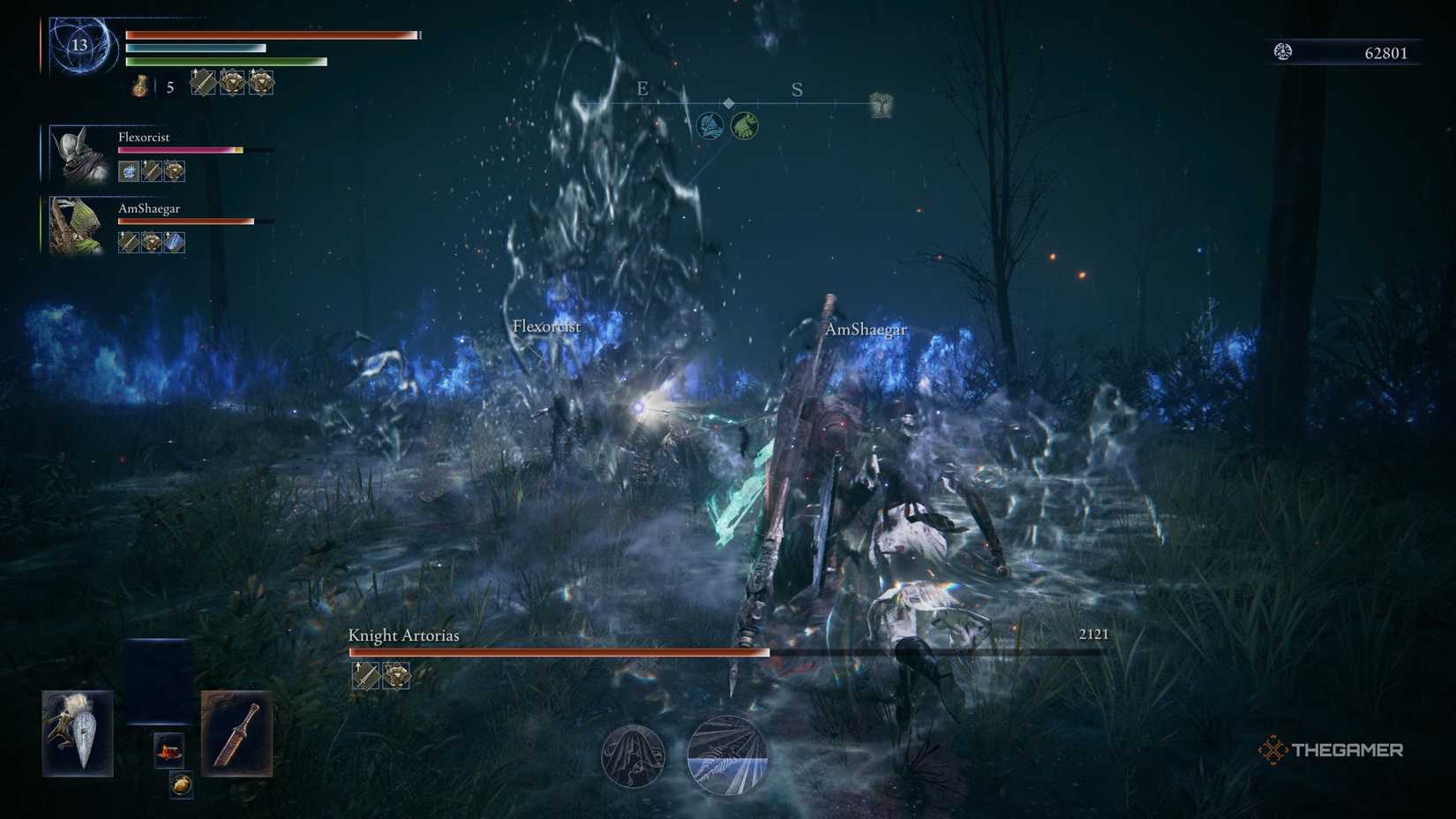Activate the ultimate art skill icon
The width and height of the screenshot is (1456, 819).
click(727, 755)
